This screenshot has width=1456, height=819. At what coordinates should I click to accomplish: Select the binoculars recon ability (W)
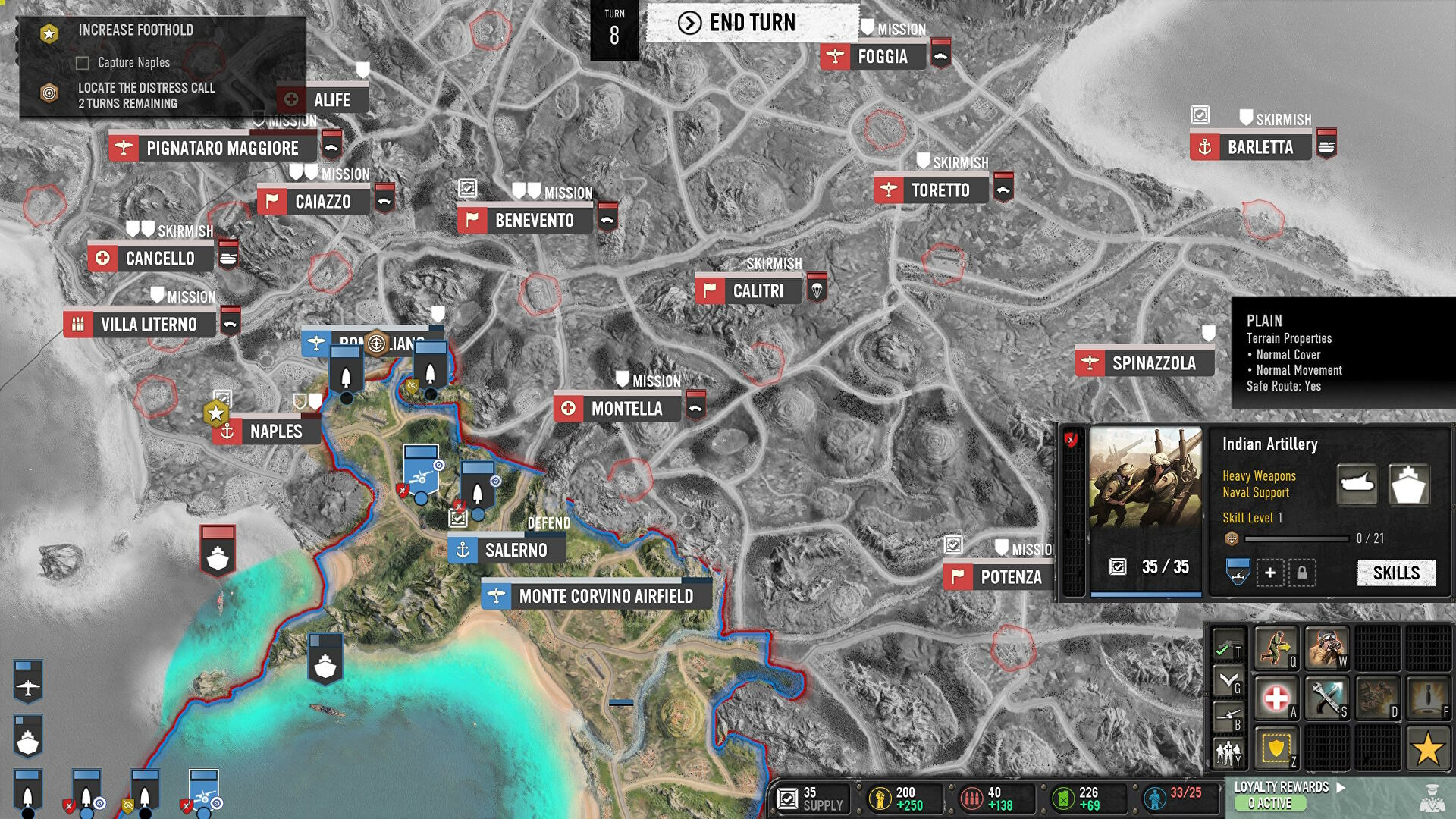tap(1327, 648)
